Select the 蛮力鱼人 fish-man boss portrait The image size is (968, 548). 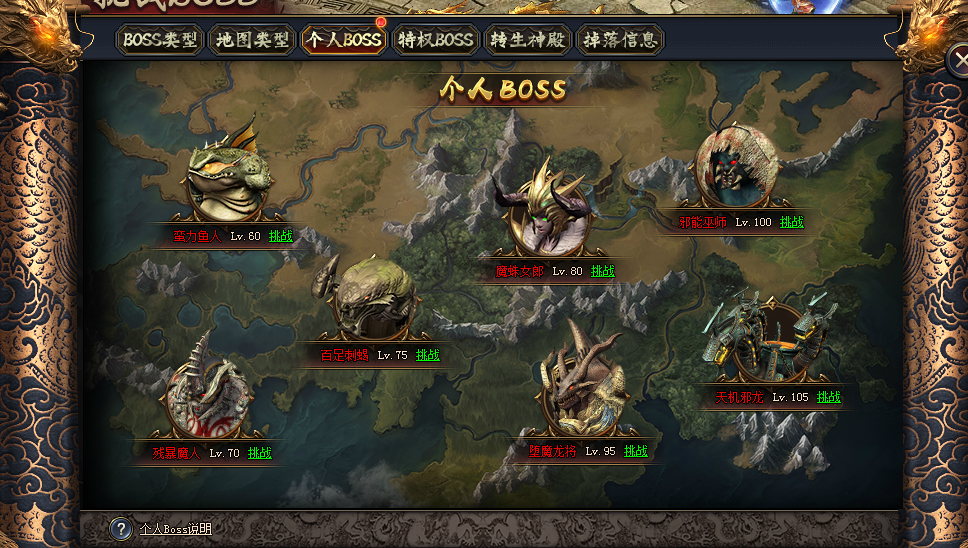(x=231, y=177)
